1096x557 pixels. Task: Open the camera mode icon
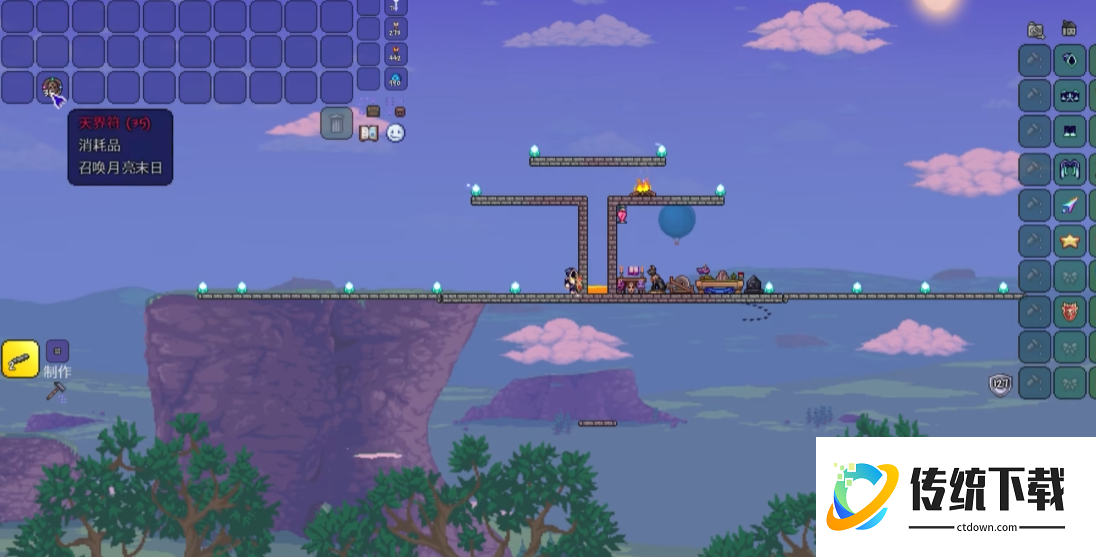coord(1035,29)
